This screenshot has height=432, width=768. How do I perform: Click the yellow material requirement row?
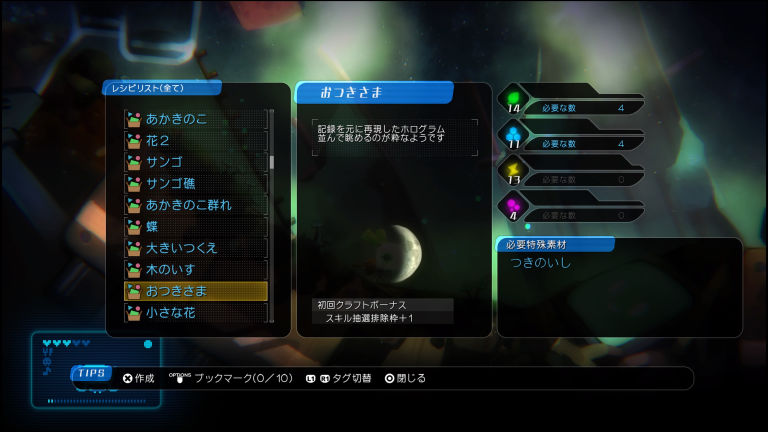coord(570,178)
